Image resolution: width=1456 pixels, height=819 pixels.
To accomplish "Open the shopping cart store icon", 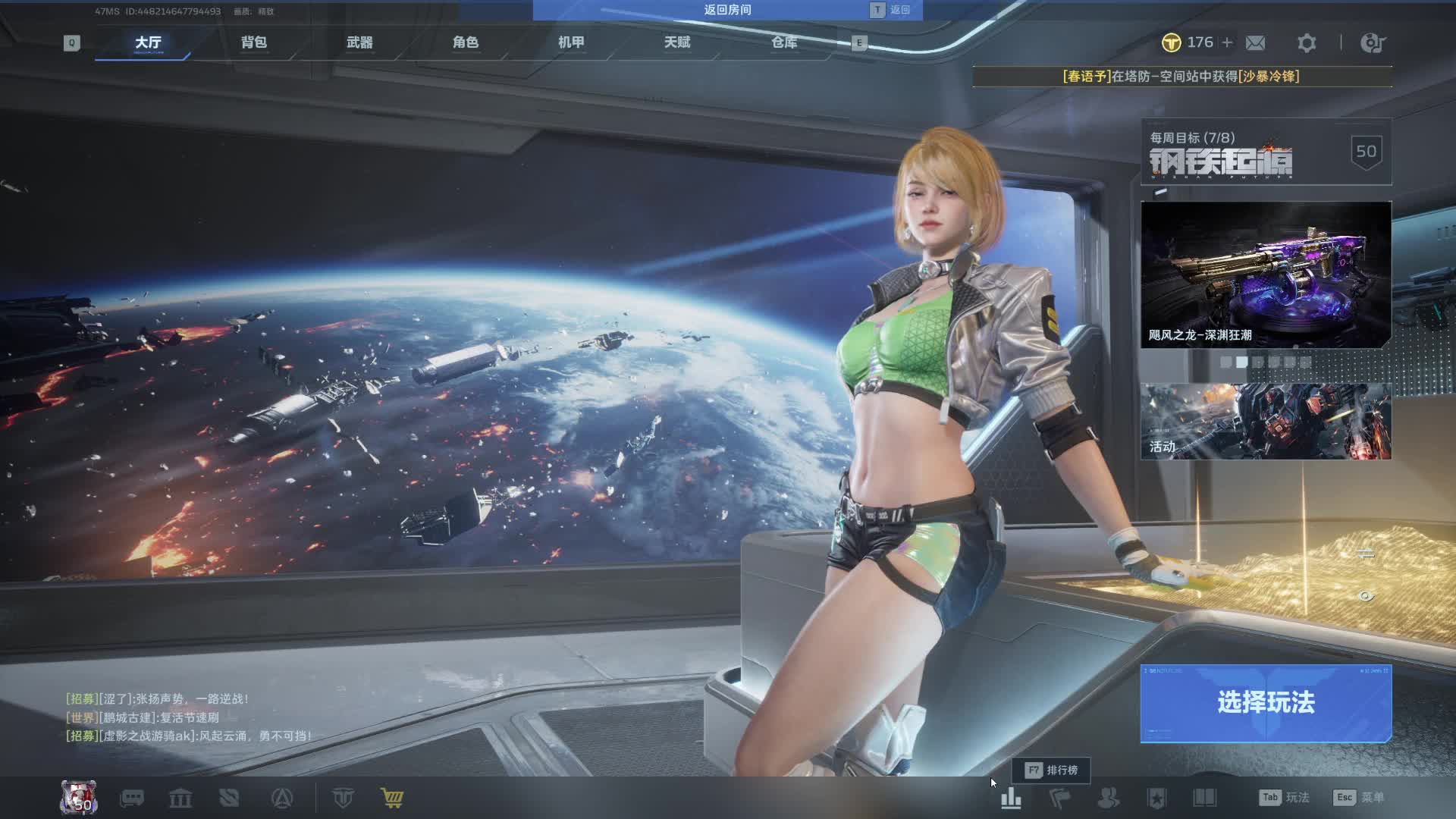I will 392,798.
